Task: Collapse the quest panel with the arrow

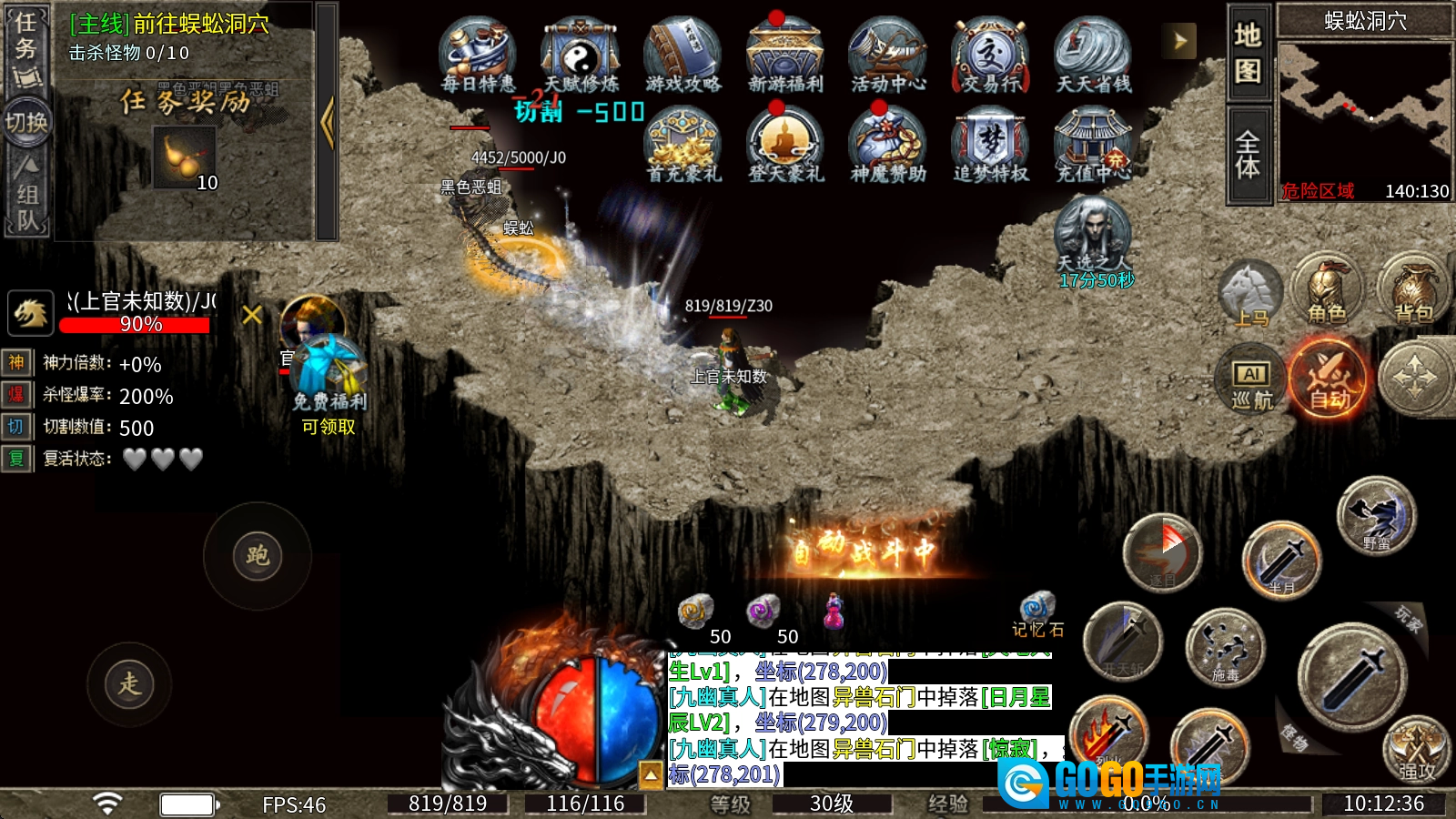Action: point(328,123)
